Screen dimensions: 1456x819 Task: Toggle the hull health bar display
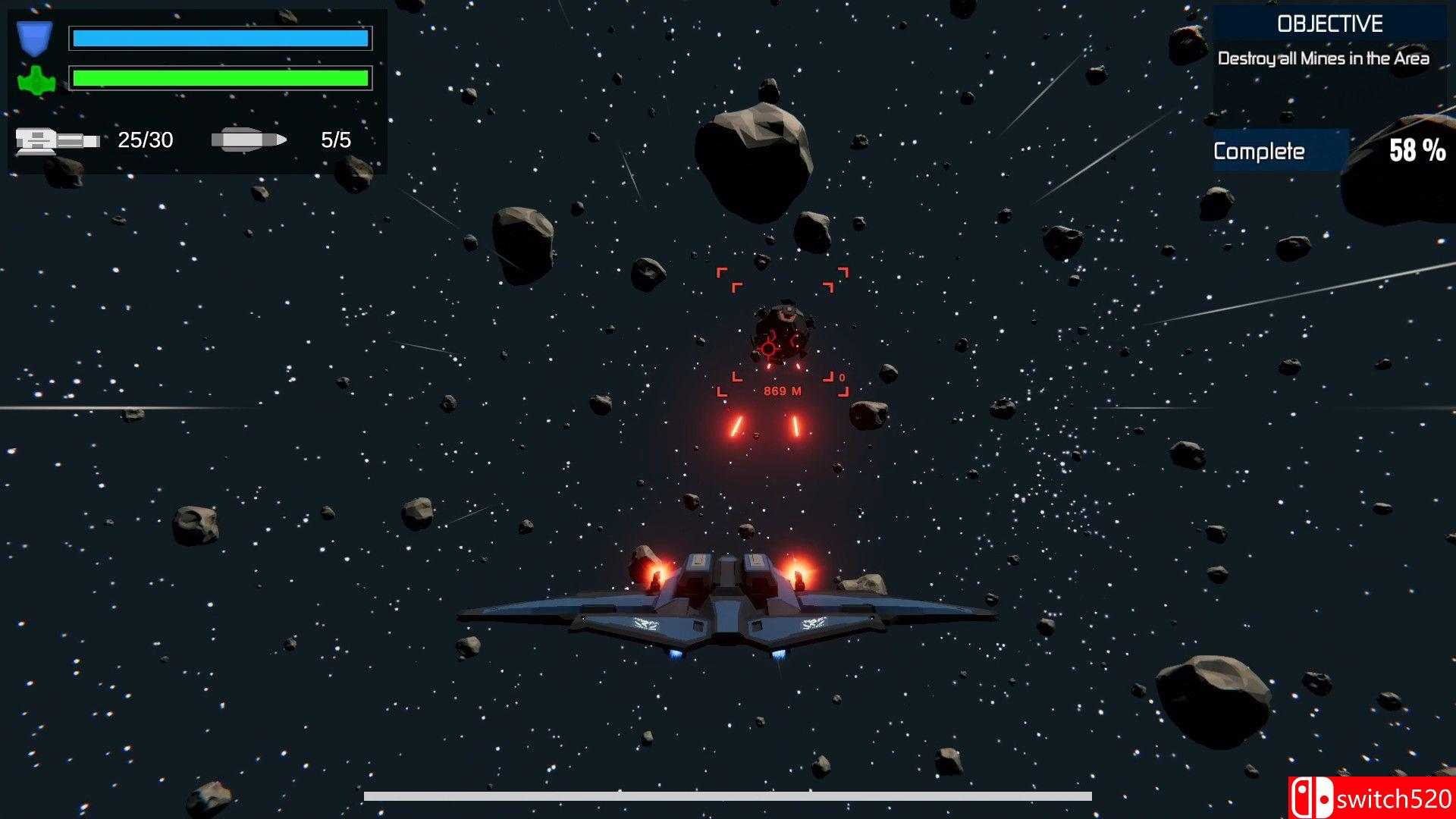[x=220, y=79]
